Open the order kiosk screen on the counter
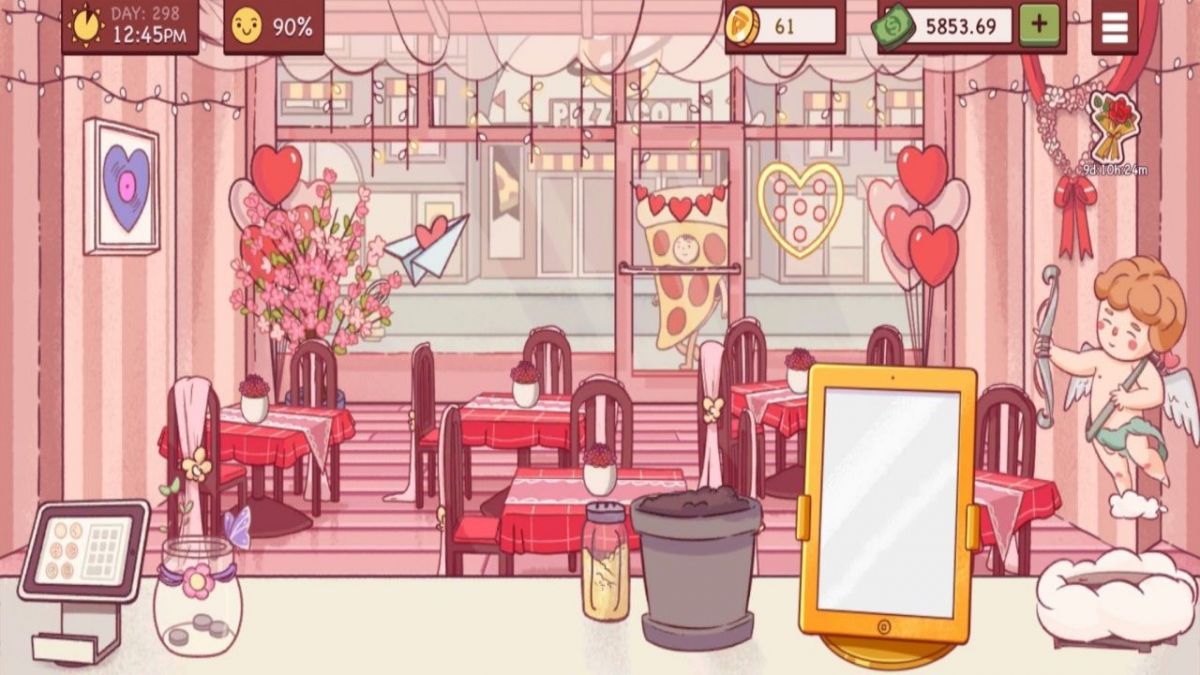 click(x=84, y=549)
